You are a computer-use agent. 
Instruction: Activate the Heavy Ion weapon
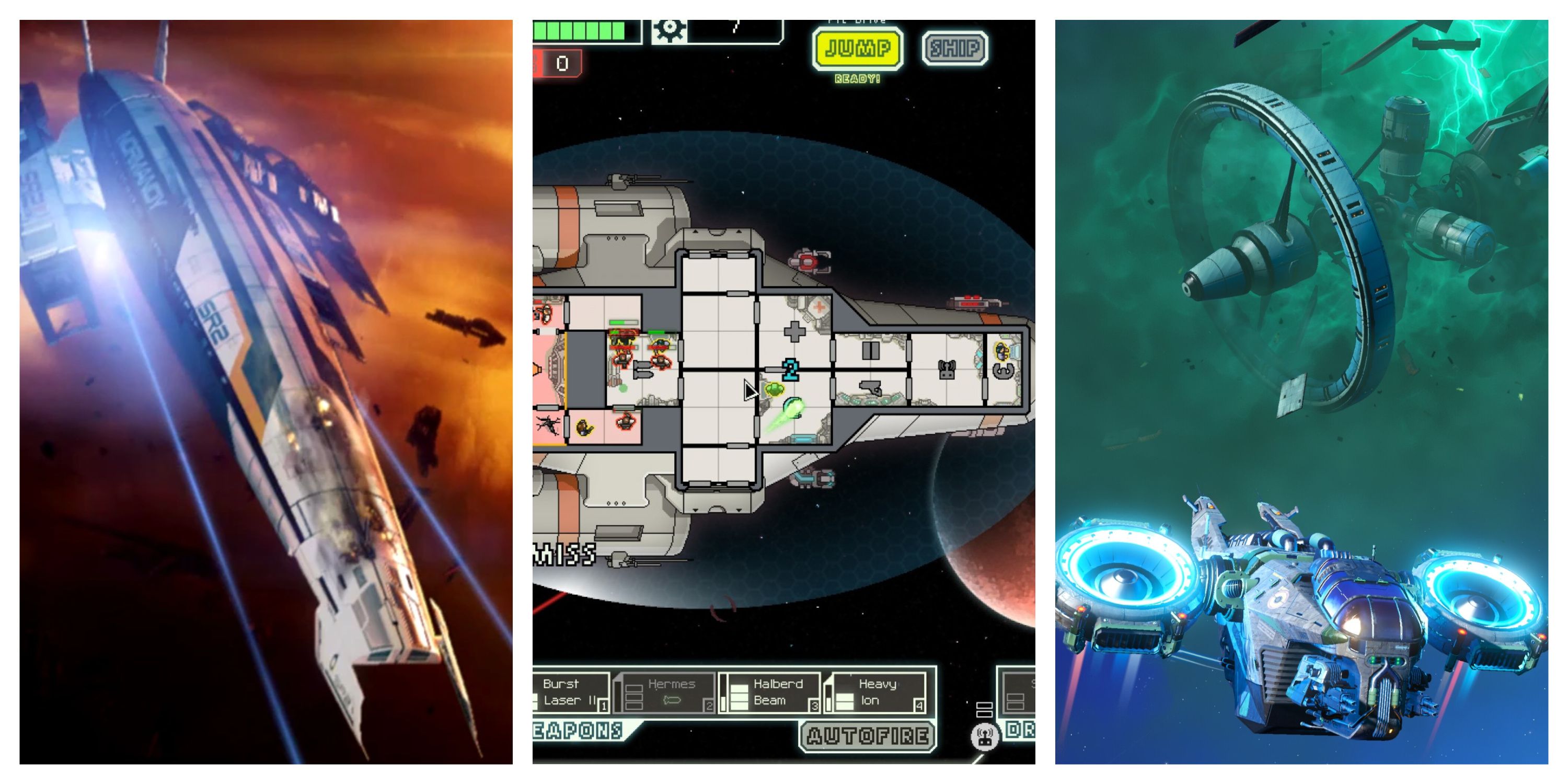tap(880, 691)
